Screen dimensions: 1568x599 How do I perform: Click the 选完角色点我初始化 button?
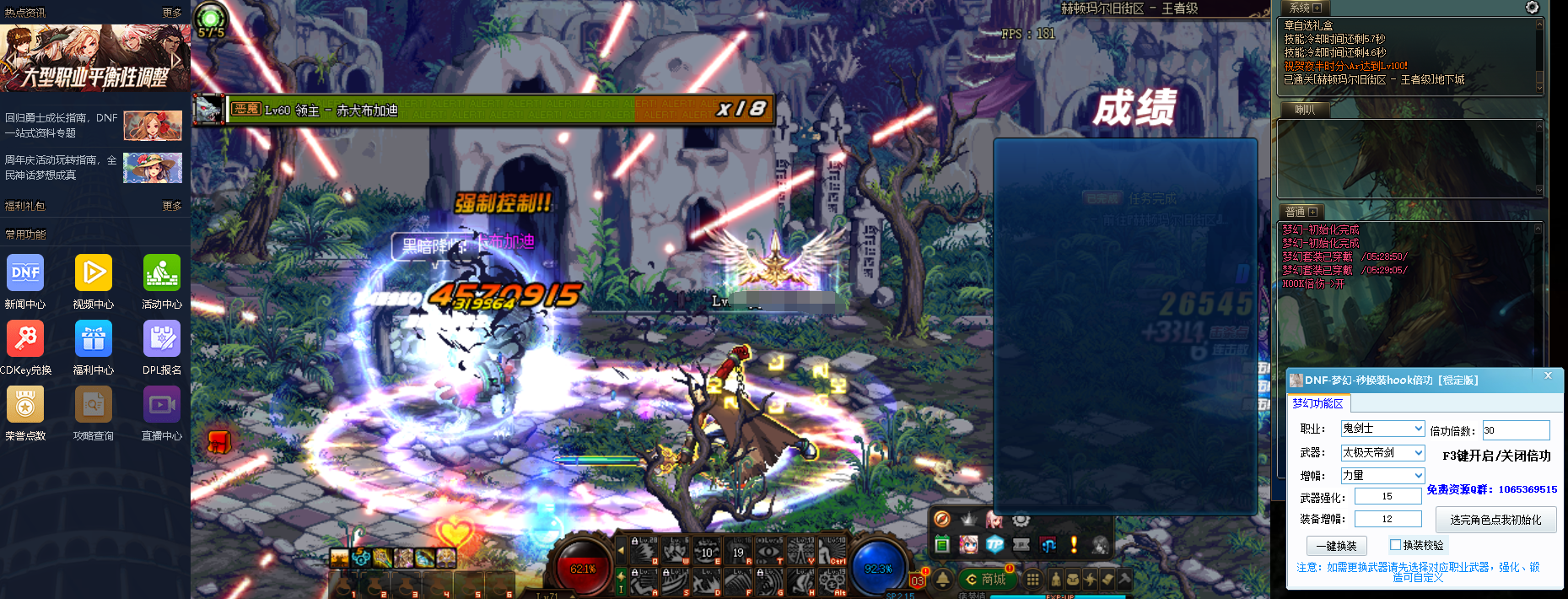[1495, 520]
